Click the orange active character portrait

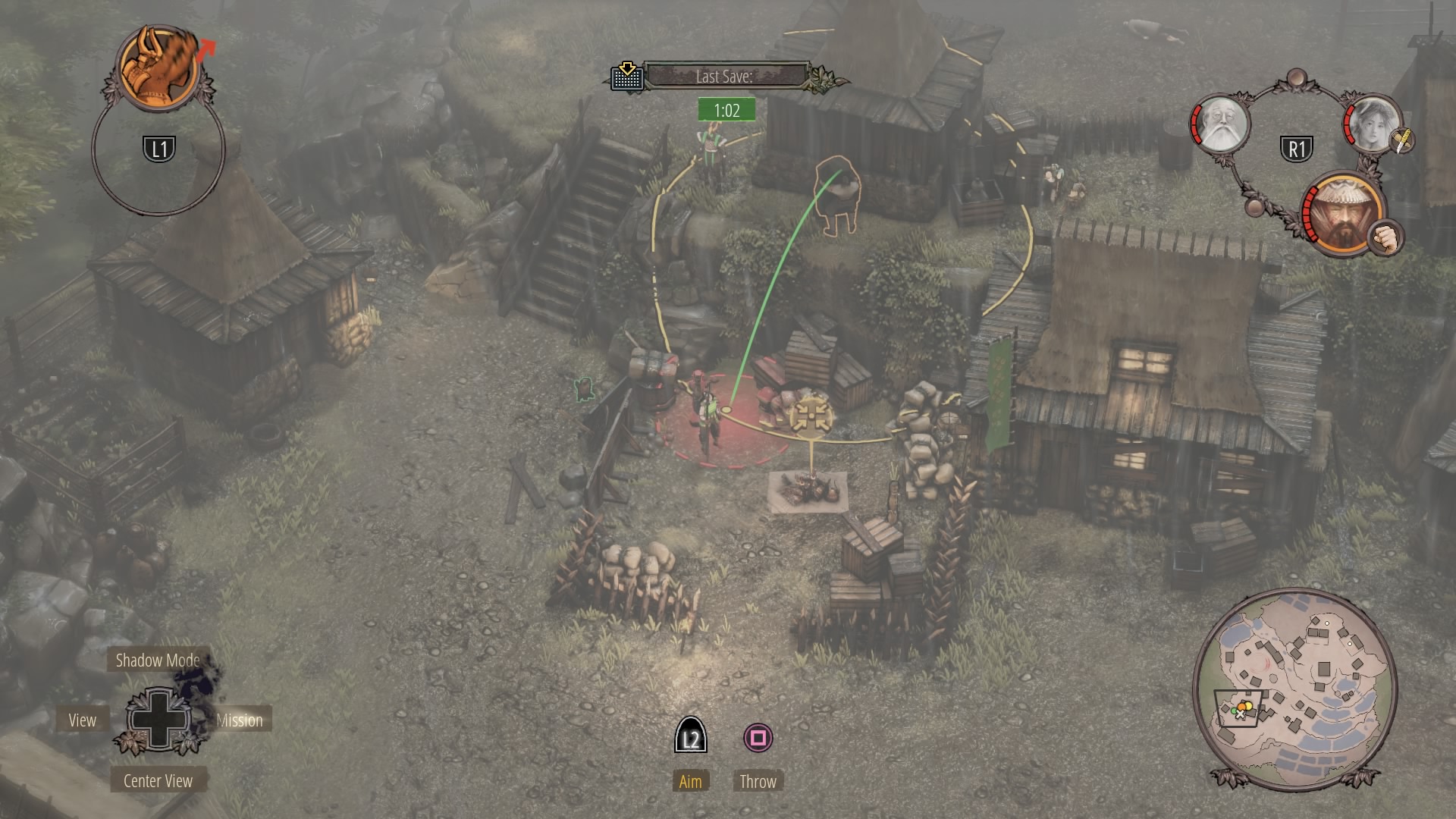159,67
